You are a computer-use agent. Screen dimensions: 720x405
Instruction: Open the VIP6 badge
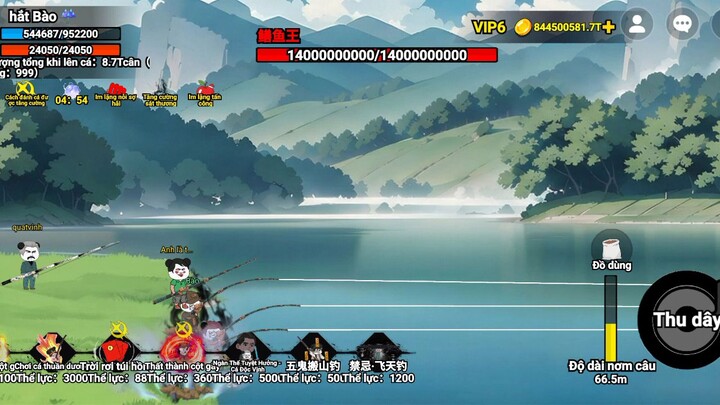pos(489,27)
